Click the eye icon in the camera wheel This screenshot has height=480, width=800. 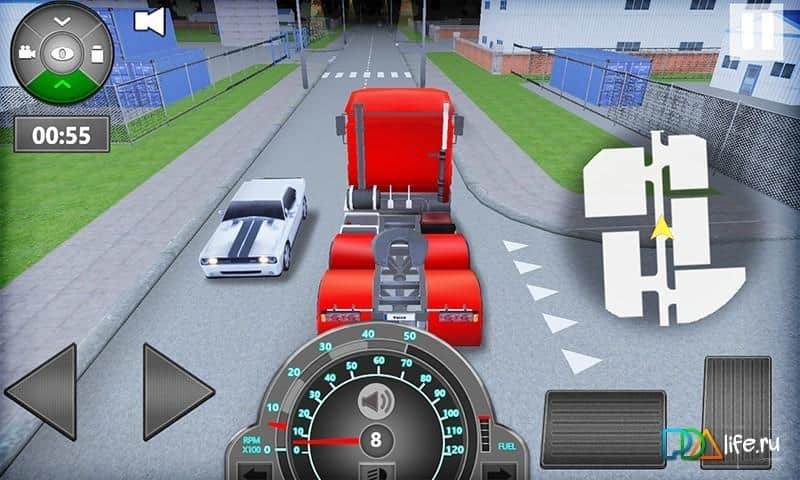tap(62, 53)
